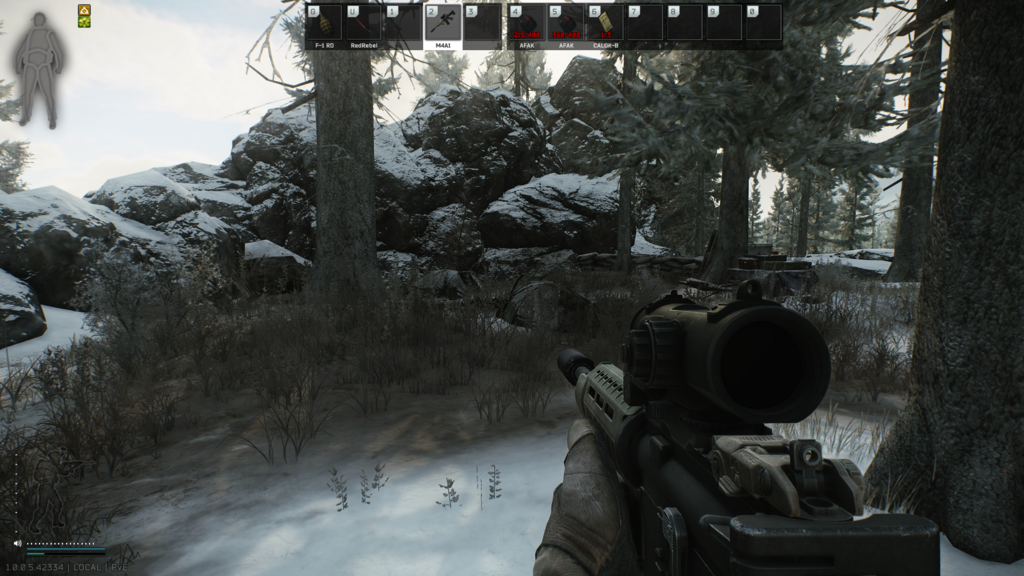Click the orange triangle status effect icon
The image size is (1024, 576).
pyautogui.click(x=85, y=10)
